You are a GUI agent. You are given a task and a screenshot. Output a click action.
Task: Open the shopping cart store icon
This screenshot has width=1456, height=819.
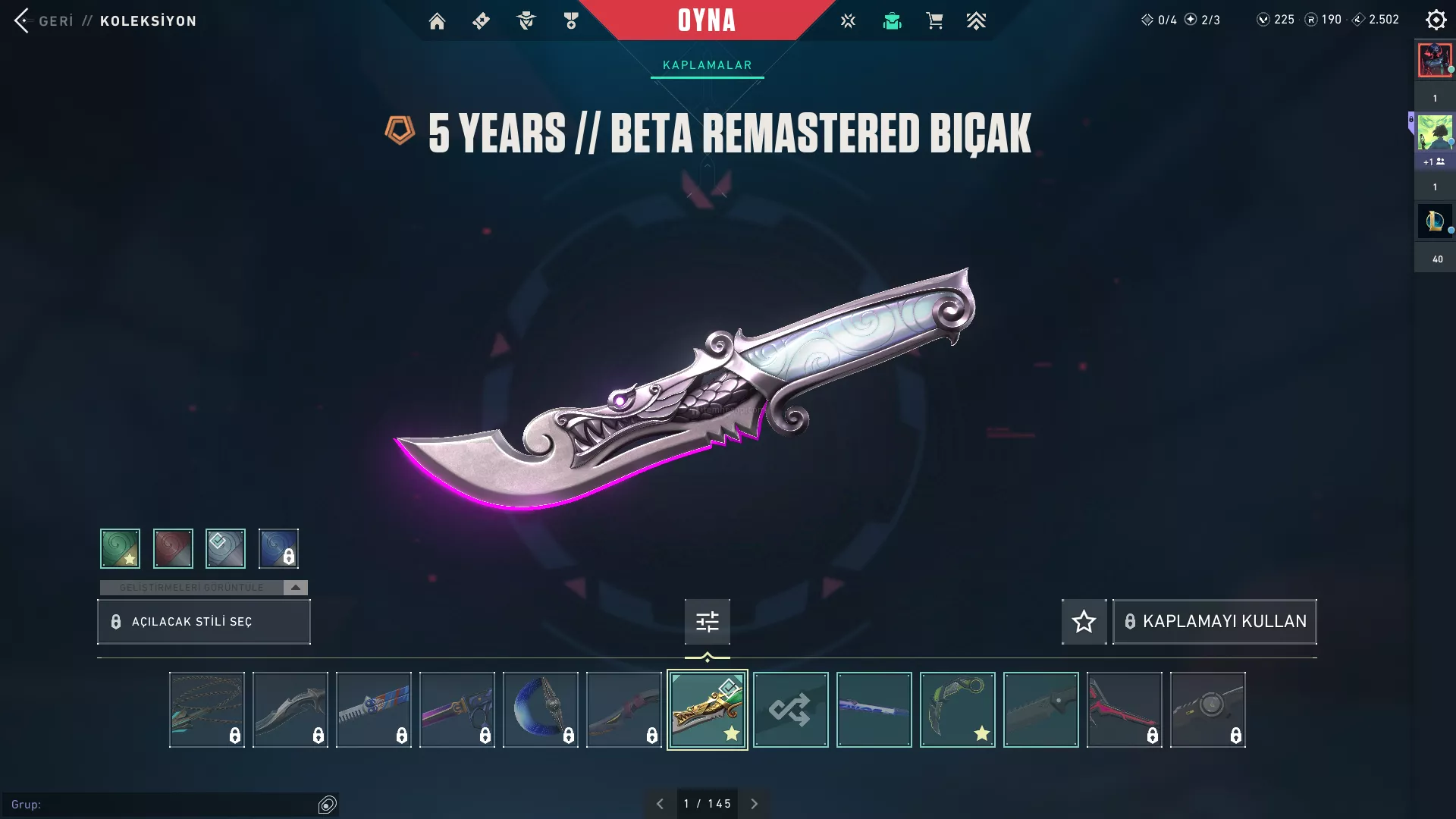(x=934, y=21)
